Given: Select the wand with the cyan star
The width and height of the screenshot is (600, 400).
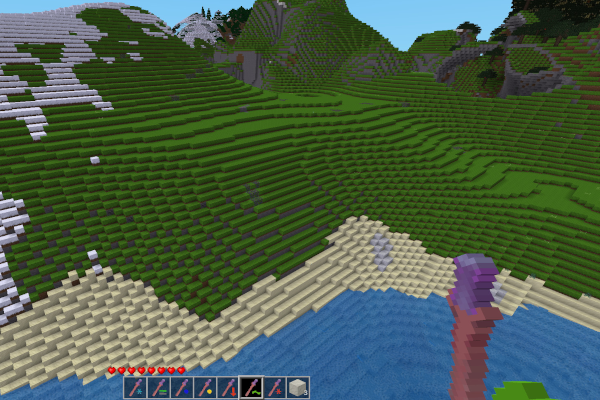Looking at the screenshot, I should (136, 387).
